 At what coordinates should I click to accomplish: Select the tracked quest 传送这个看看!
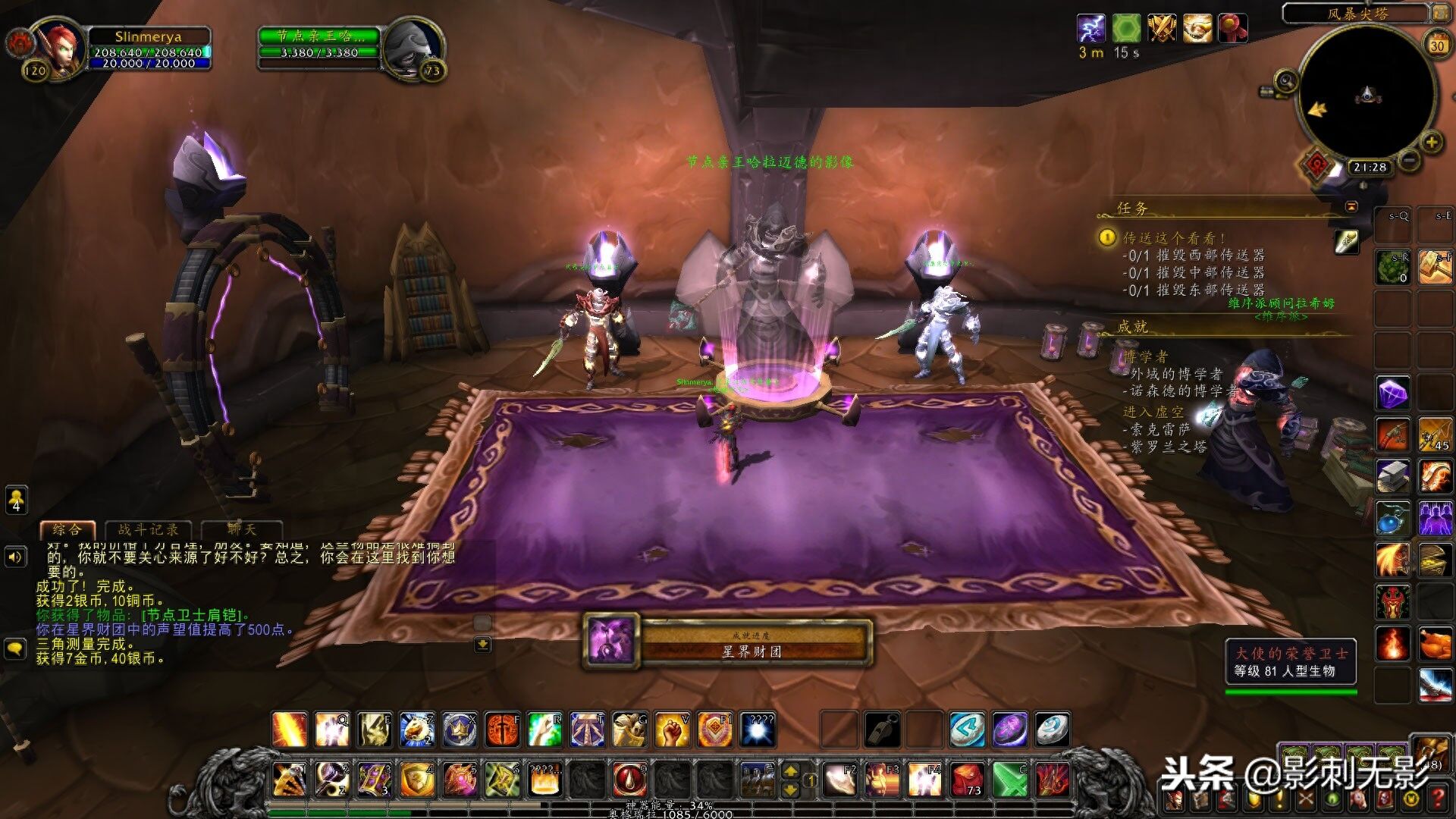pyautogui.click(x=1174, y=238)
